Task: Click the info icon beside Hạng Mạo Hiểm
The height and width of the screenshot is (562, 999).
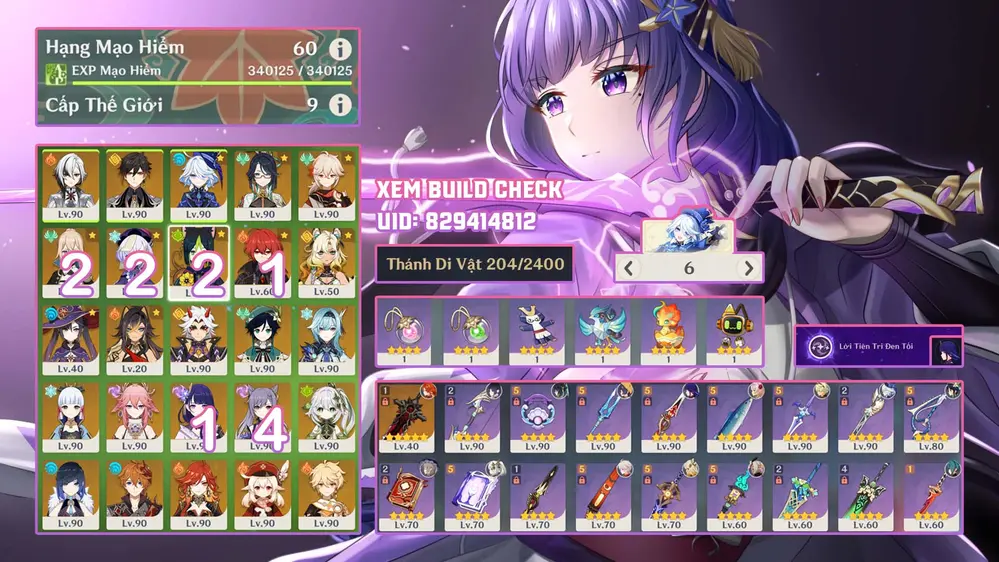Action: [x=340, y=49]
